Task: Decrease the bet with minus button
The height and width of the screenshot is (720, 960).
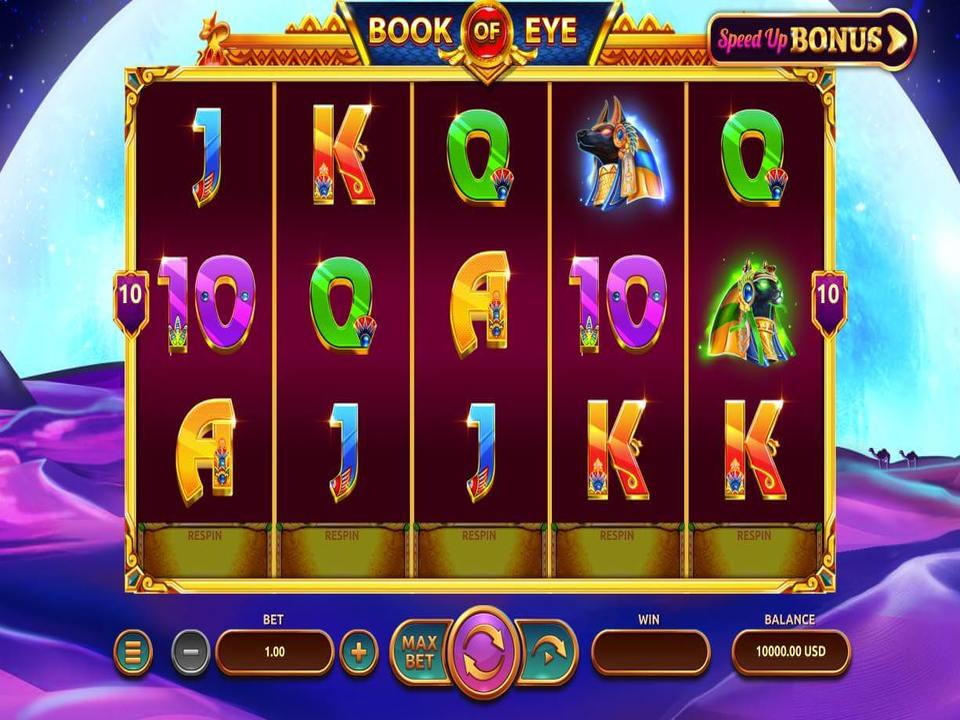Action: click(x=191, y=653)
